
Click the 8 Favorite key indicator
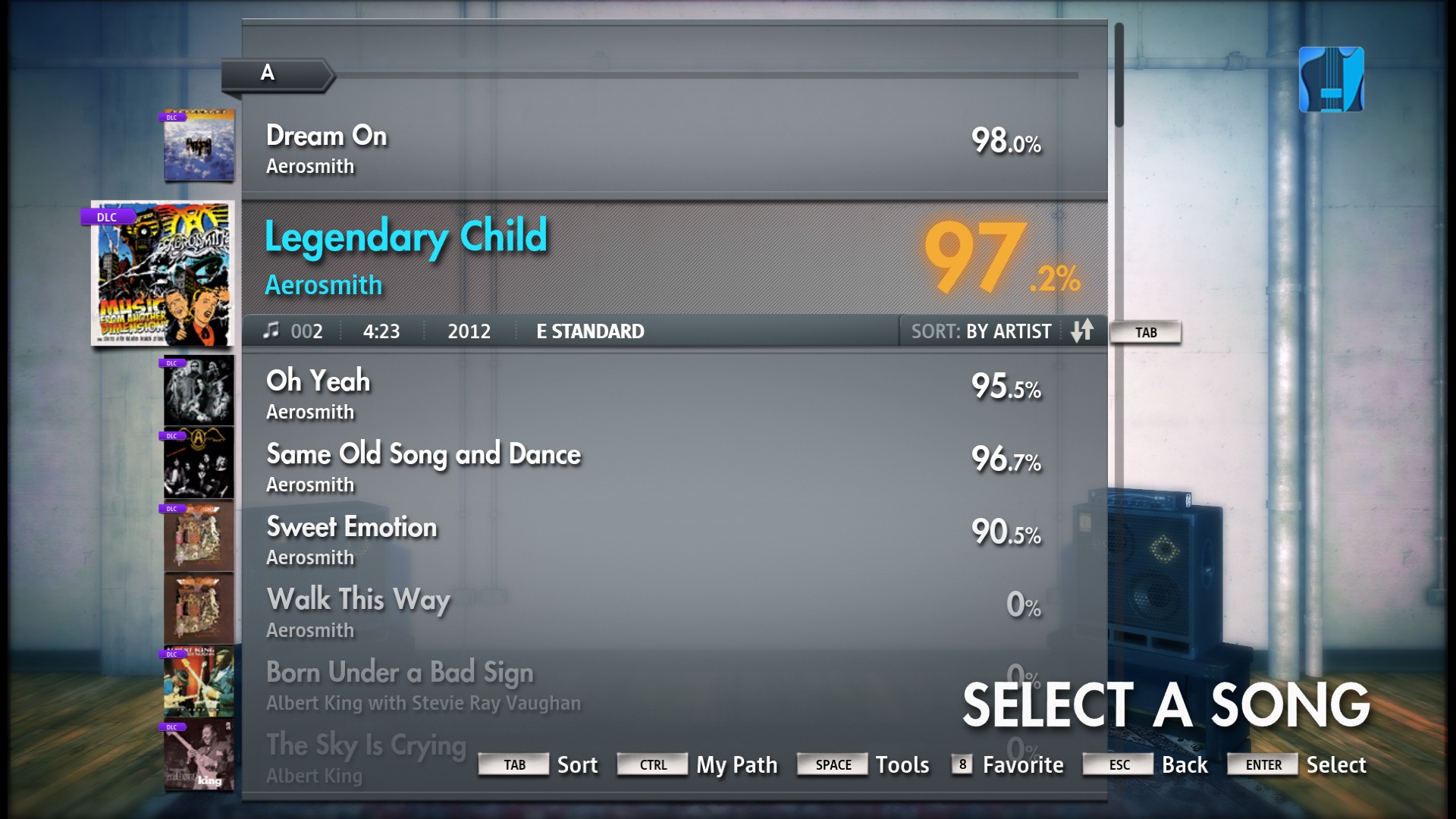point(962,765)
